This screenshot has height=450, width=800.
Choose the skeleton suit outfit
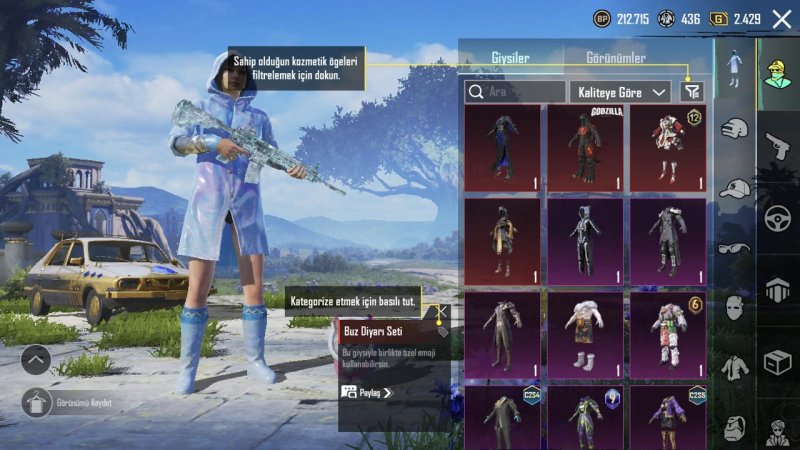tap(586, 241)
